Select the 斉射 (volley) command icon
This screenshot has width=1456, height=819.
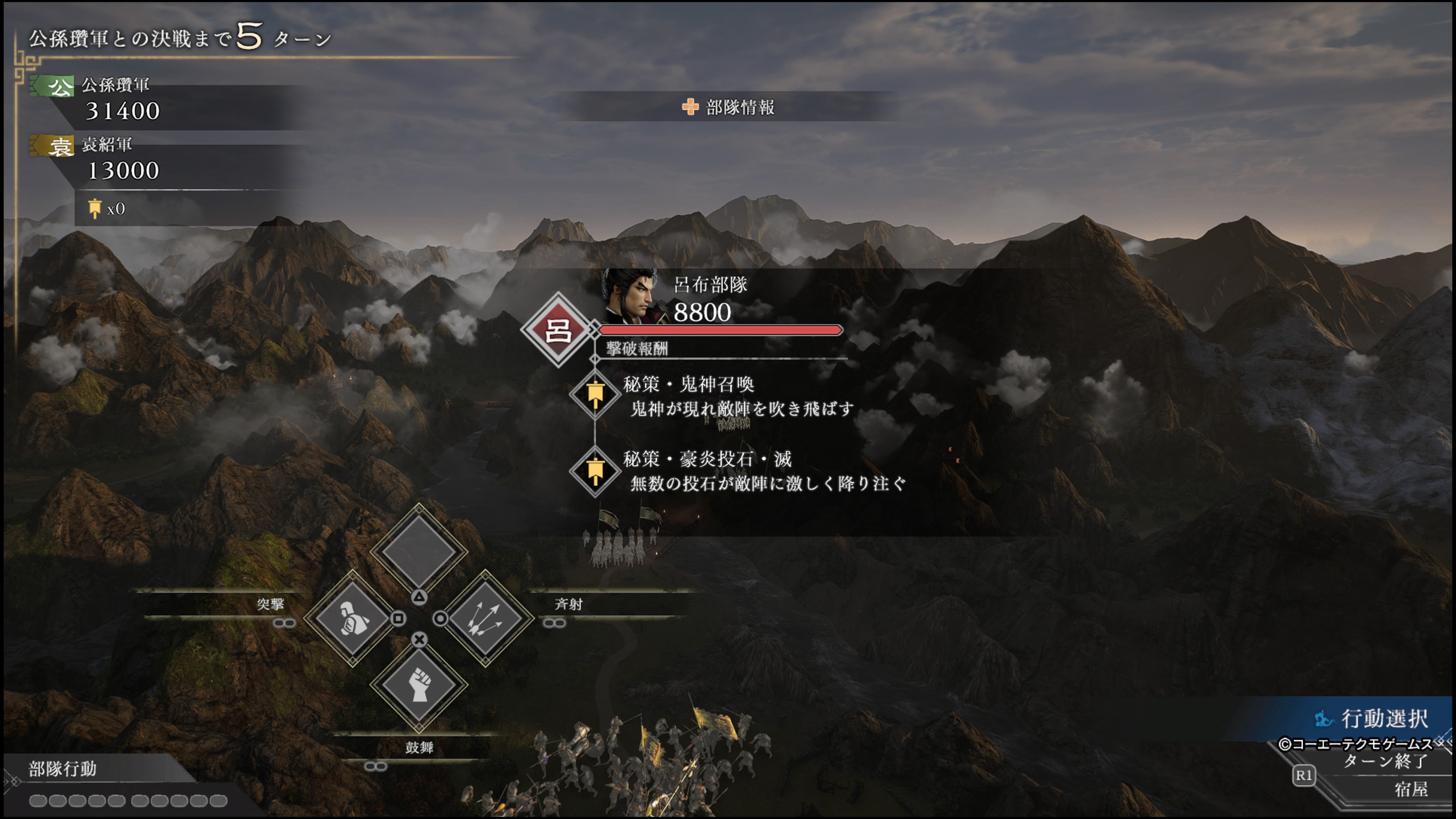click(x=483, y=620)
